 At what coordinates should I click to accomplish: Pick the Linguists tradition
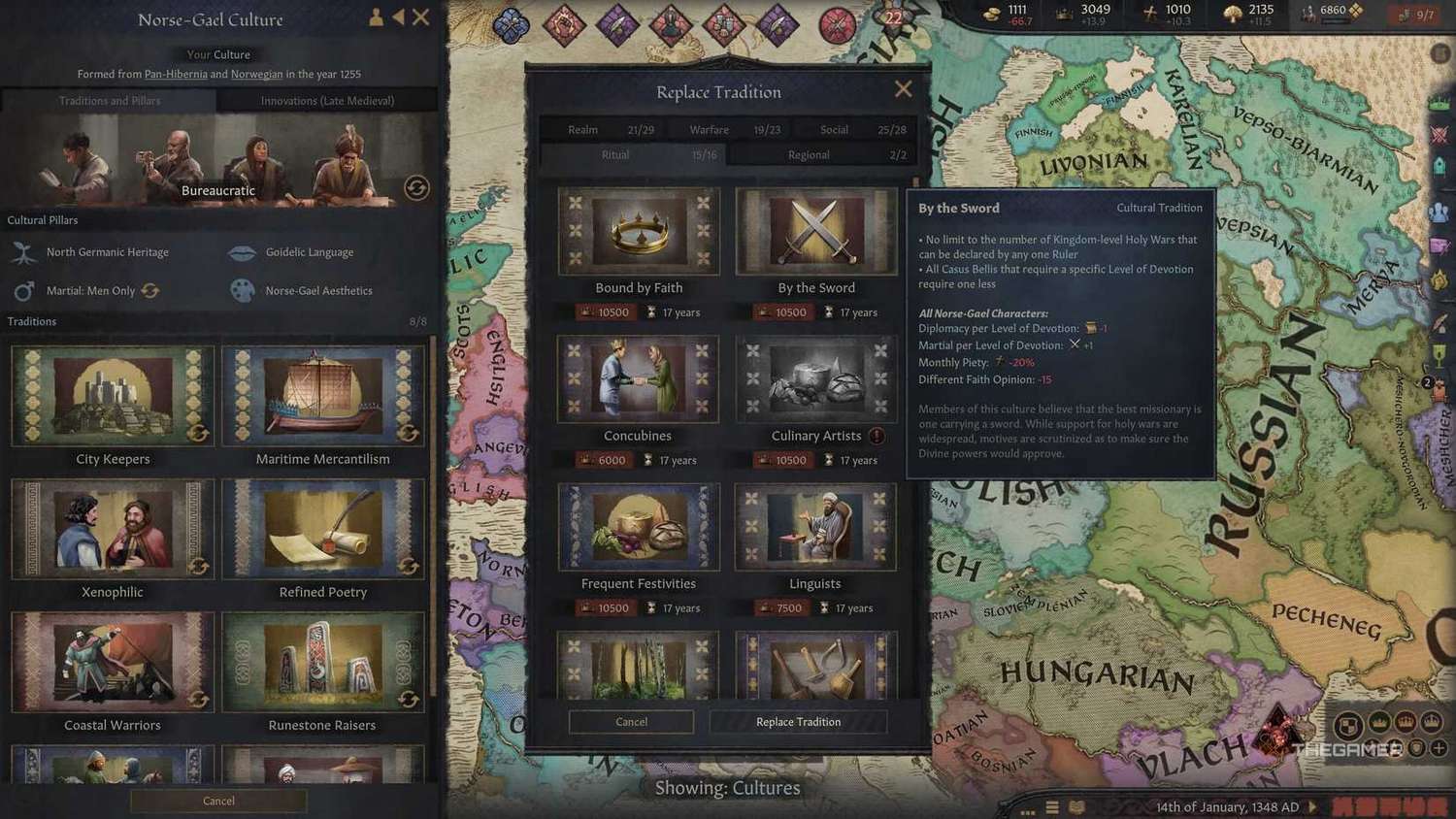click(x=815, y=527)
